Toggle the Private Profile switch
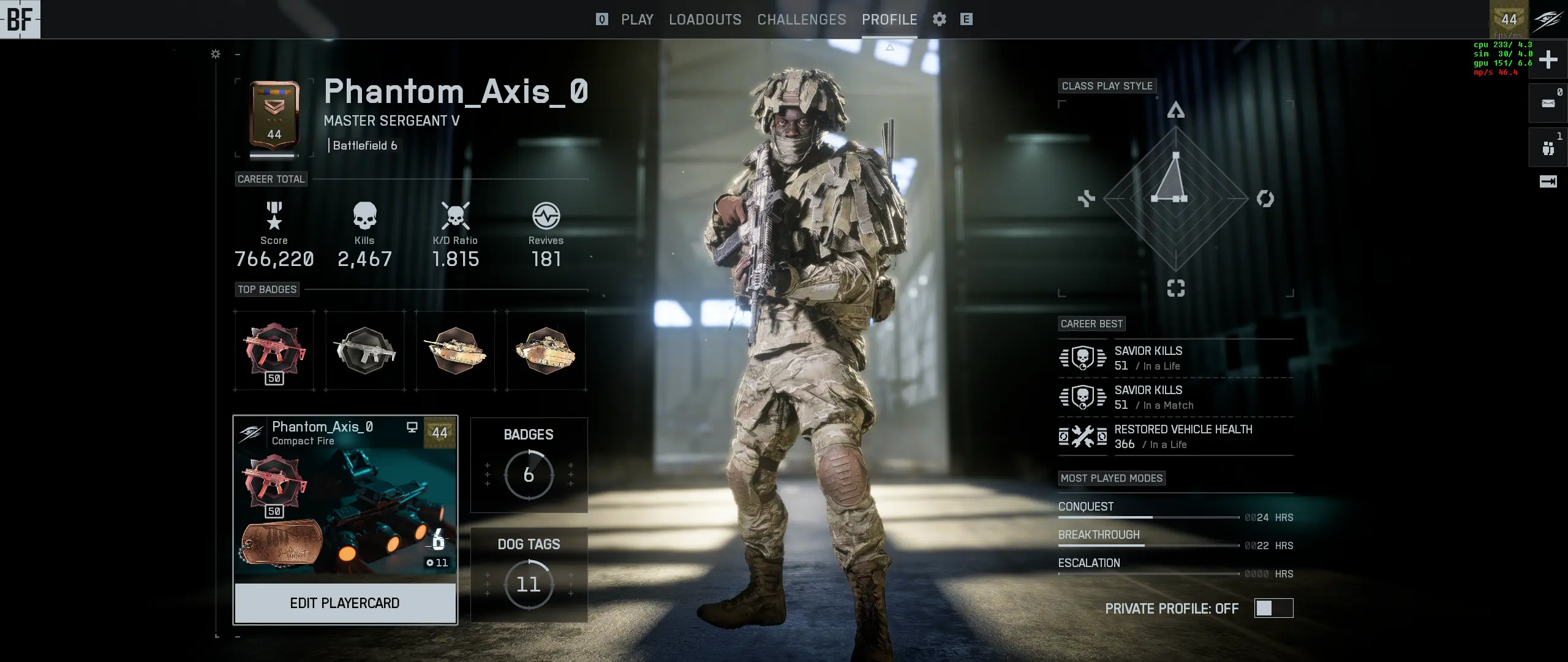 [x=1273, y=608]
